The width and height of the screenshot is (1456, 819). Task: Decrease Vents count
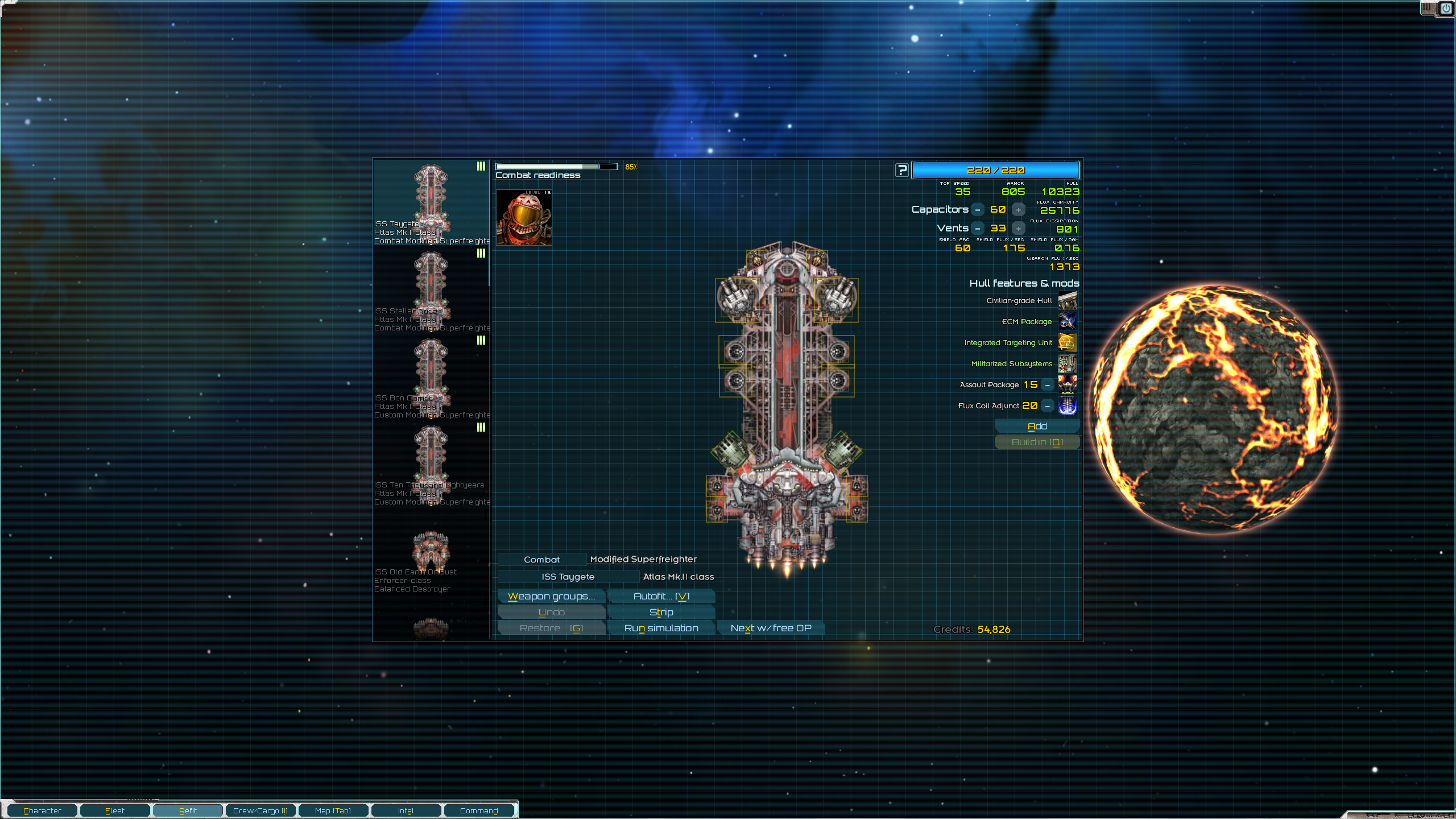coord(978,229)
